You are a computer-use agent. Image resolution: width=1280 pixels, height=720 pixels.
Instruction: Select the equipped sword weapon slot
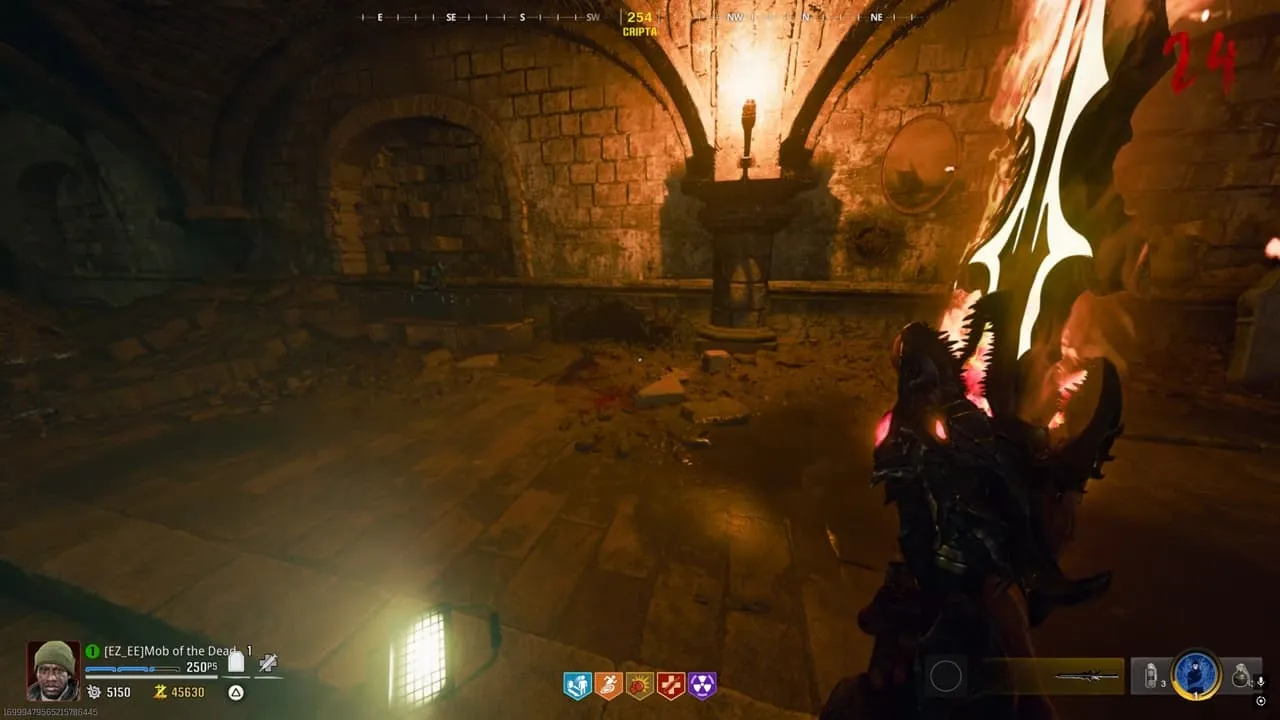coord(1087,677)
